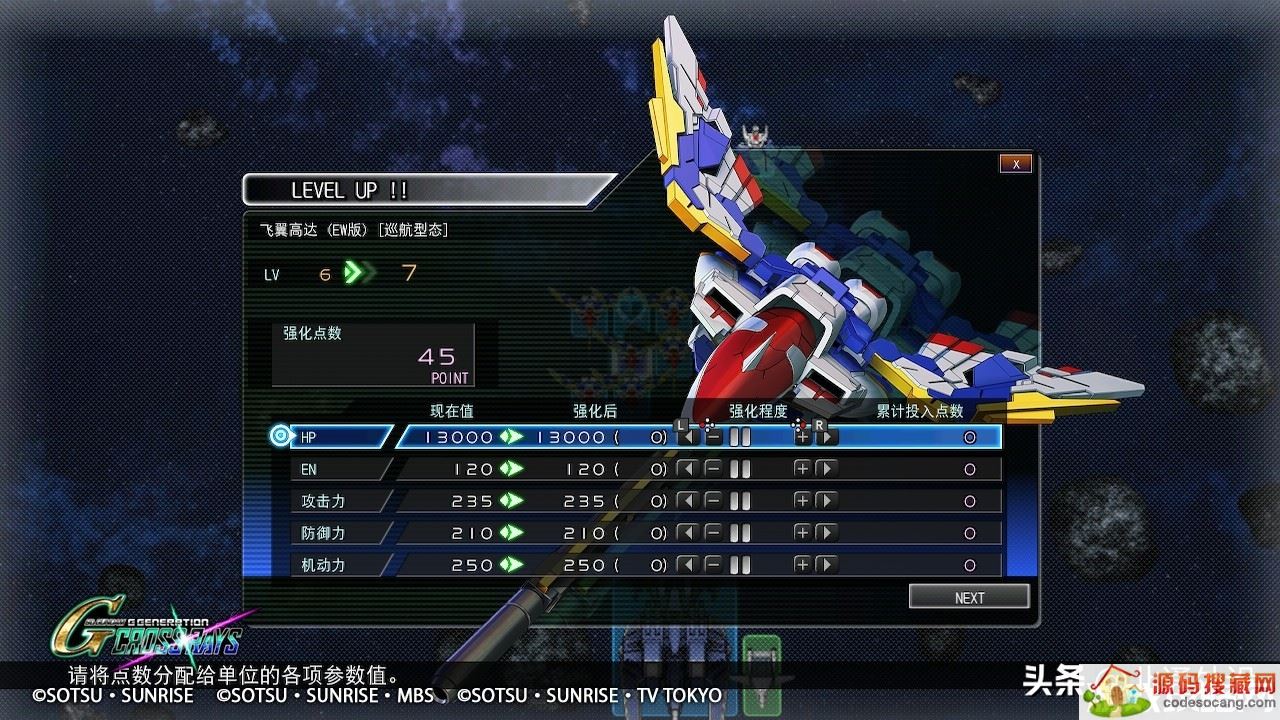Maximize EN with the right arrow button

[826, 469]
